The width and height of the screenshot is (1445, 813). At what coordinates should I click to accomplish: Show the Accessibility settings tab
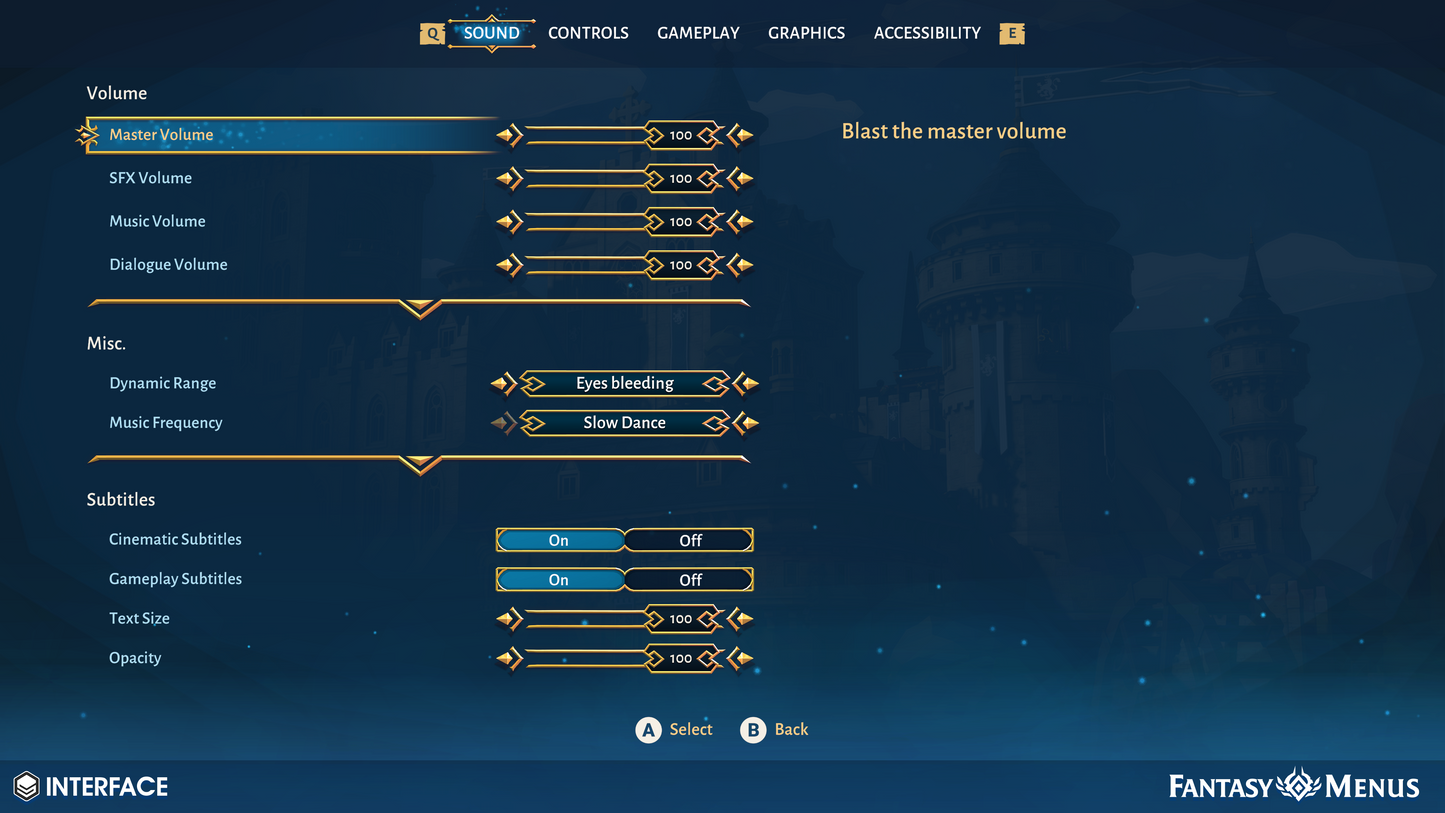927,33
